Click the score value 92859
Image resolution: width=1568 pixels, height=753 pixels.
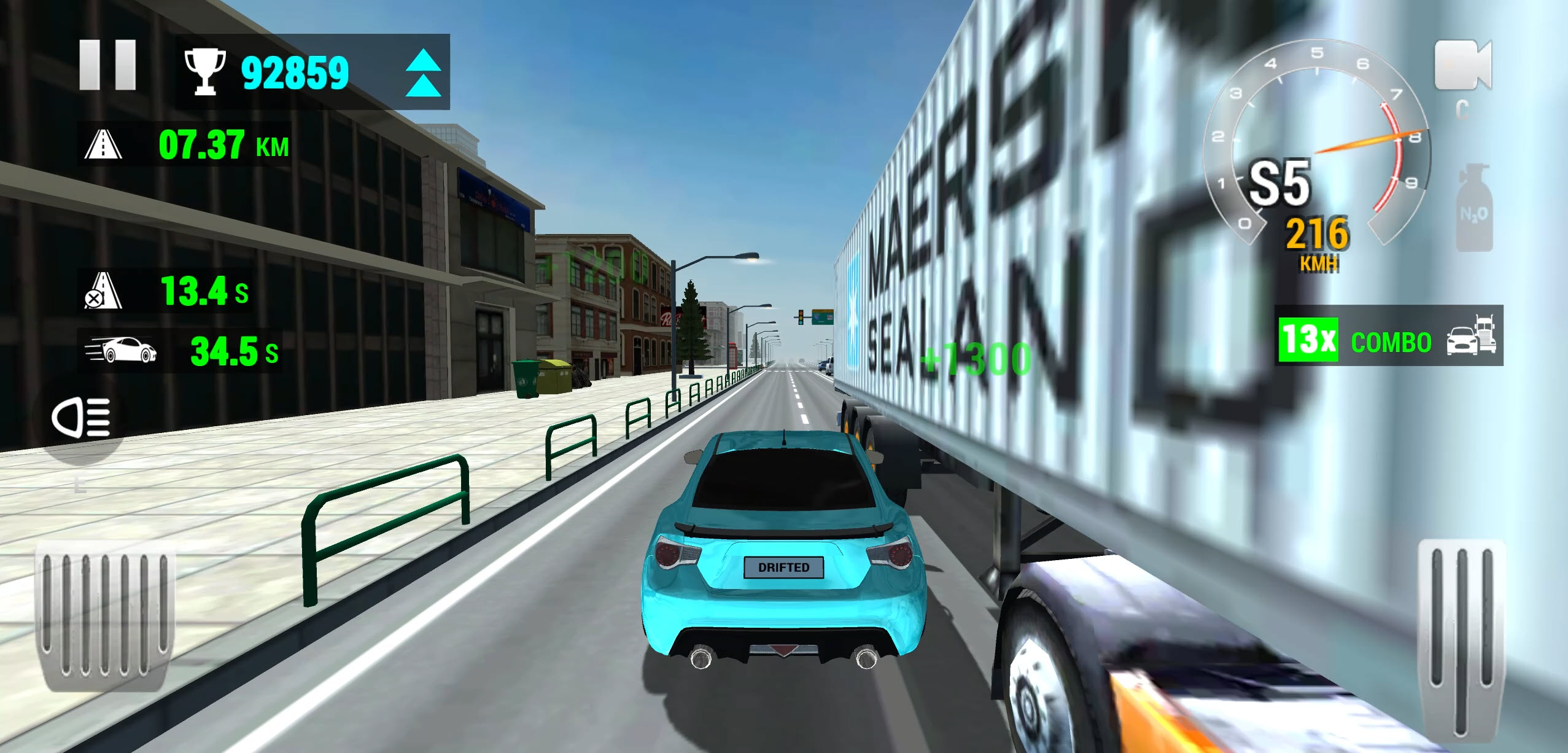296,72
